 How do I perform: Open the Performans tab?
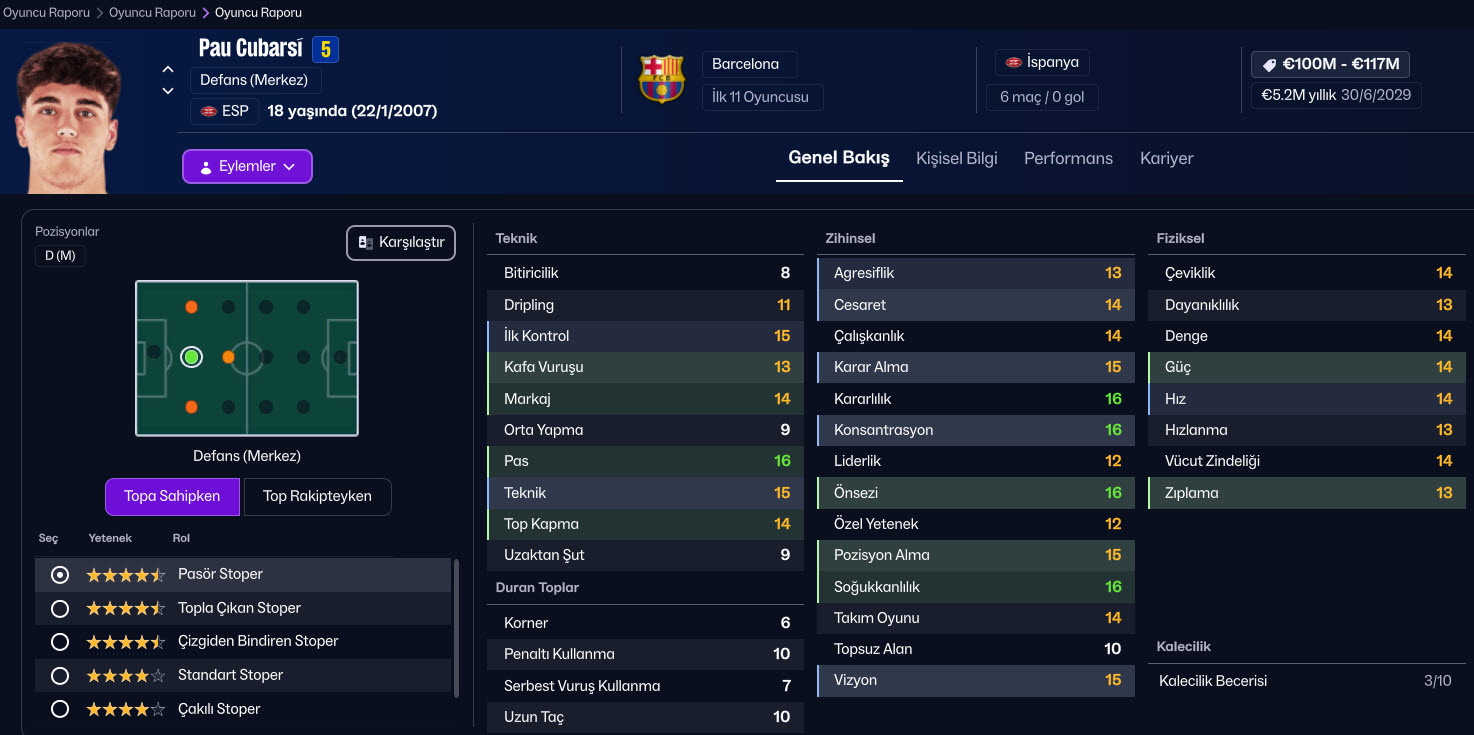pyautogui.click(x=1068, y=158)
